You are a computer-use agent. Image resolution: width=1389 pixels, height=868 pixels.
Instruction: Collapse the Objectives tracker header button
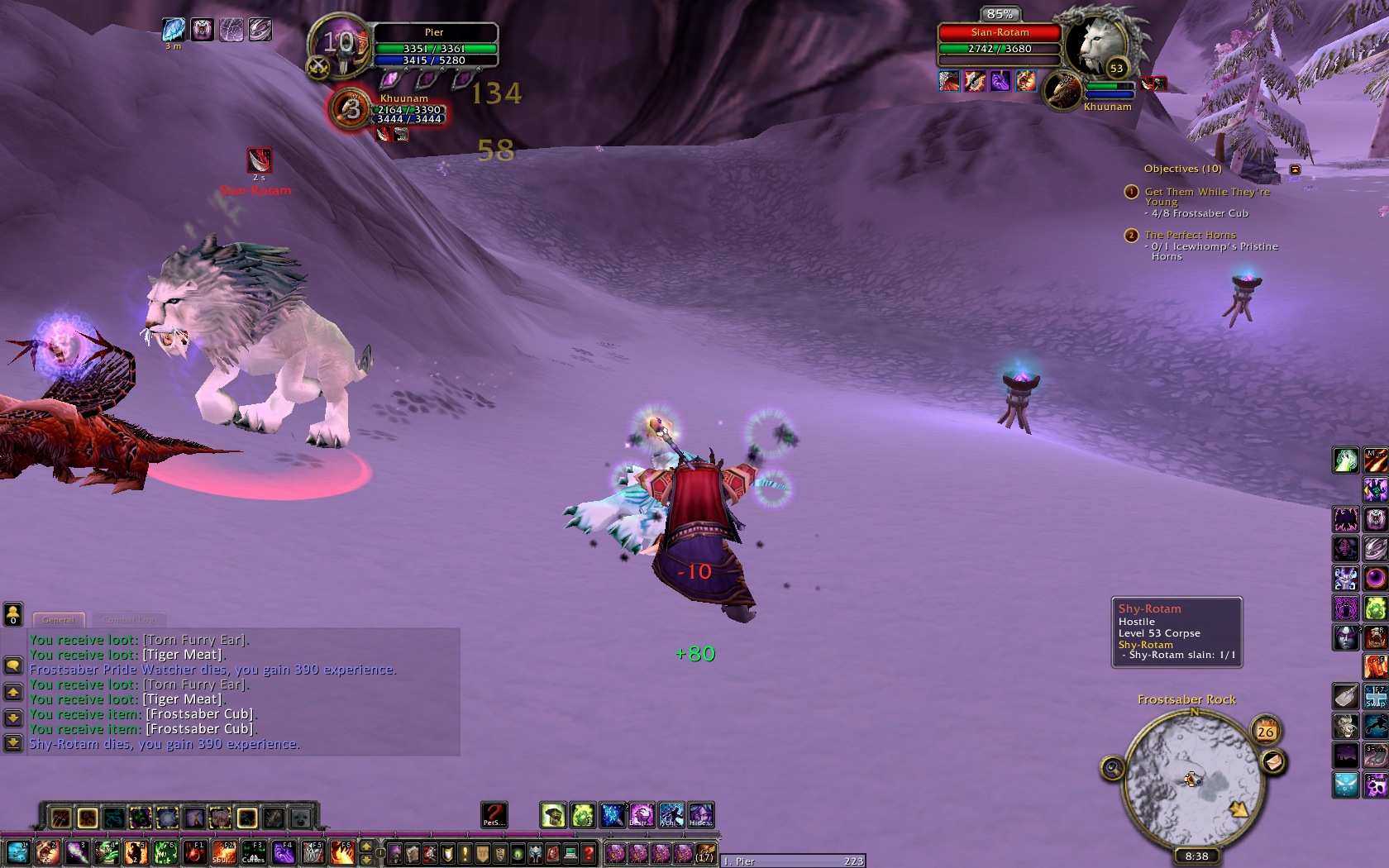click(1295, 169)
